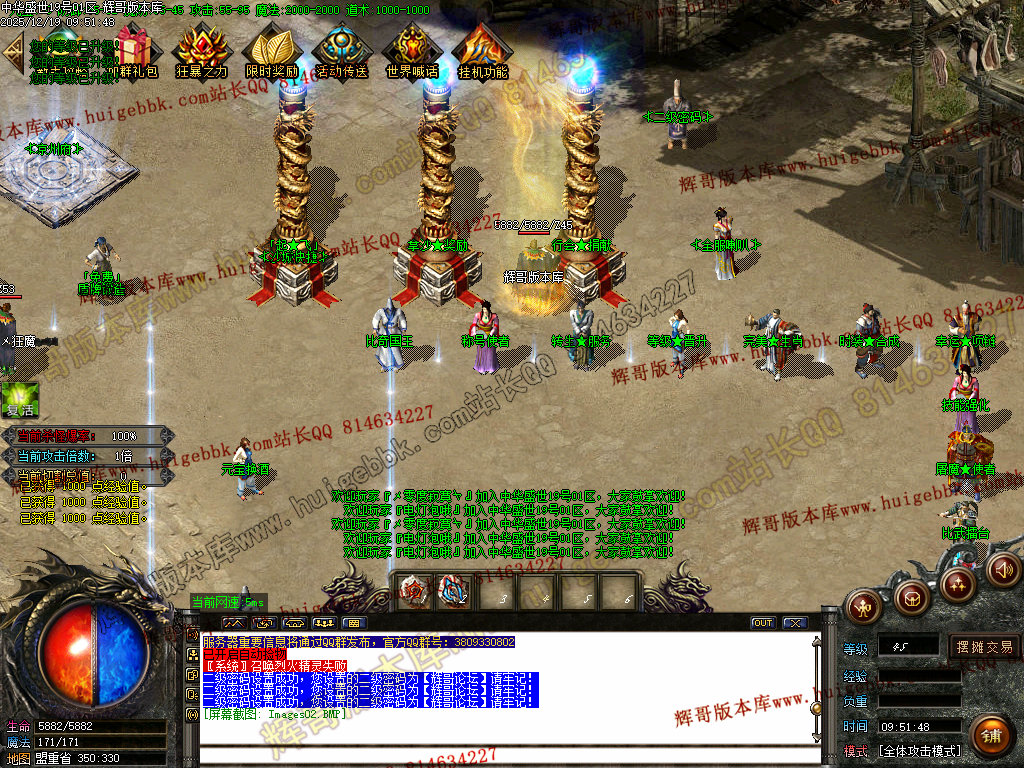Use the item in hotbar slot 2
This screenshot has width=1024, height=768.
coord(454,591)
